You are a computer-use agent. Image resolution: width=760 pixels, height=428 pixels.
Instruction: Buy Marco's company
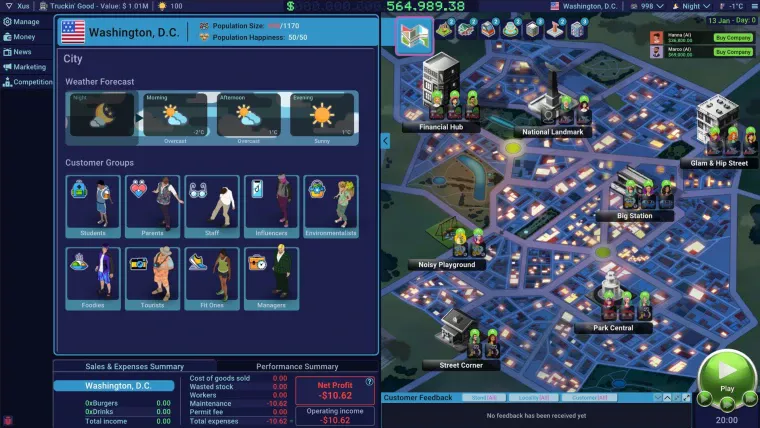tap(733, 51)
